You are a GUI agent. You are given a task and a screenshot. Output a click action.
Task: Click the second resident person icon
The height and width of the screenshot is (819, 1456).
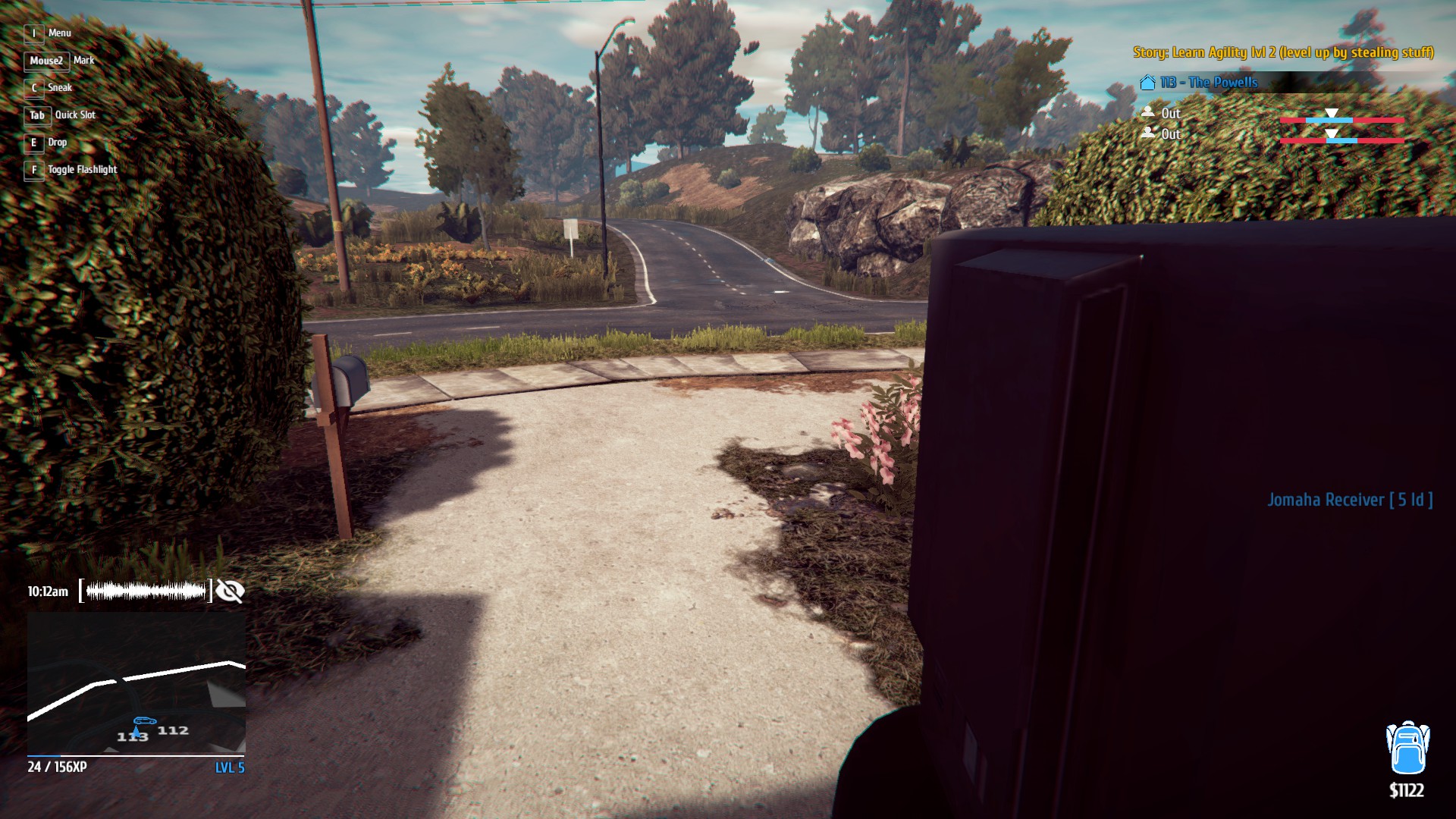pos(1149,134)
